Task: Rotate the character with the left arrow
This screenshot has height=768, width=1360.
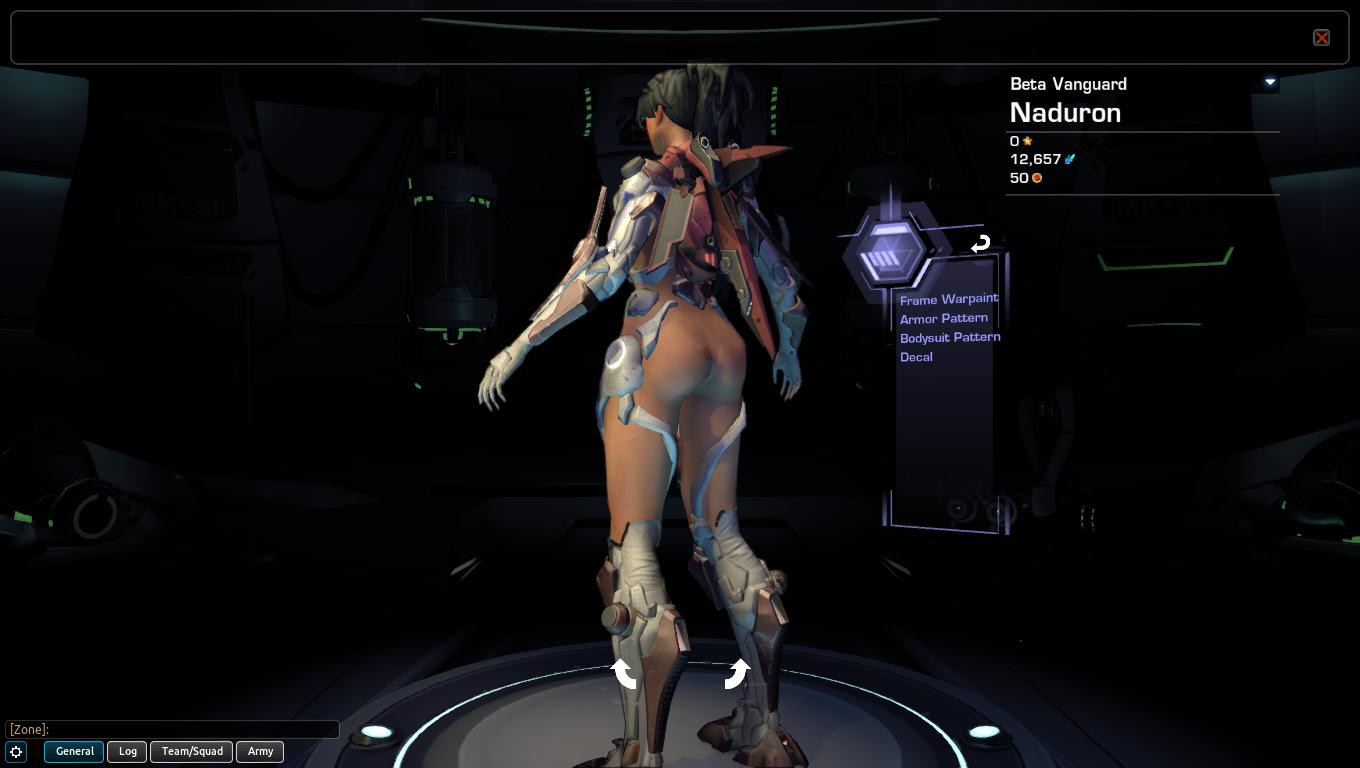Action: pyautogui.click(x=625, y=674)
